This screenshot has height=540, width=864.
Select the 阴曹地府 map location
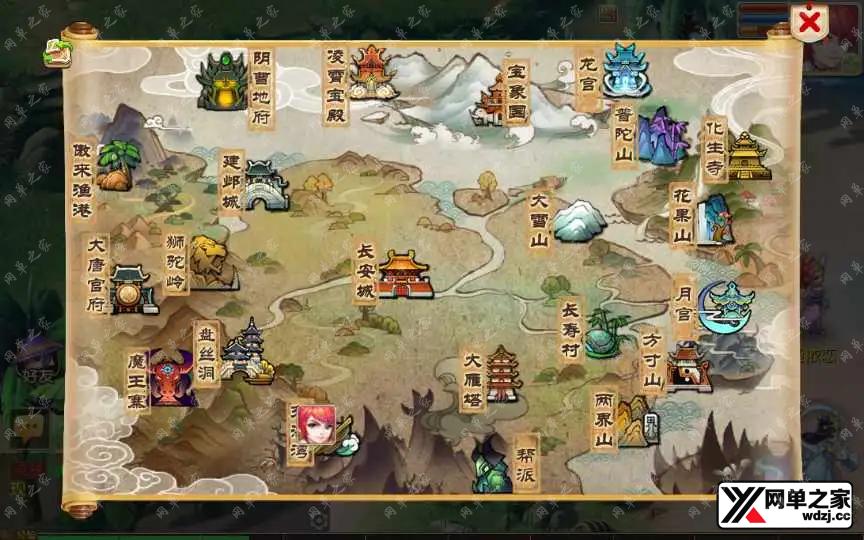coord(222,82)
